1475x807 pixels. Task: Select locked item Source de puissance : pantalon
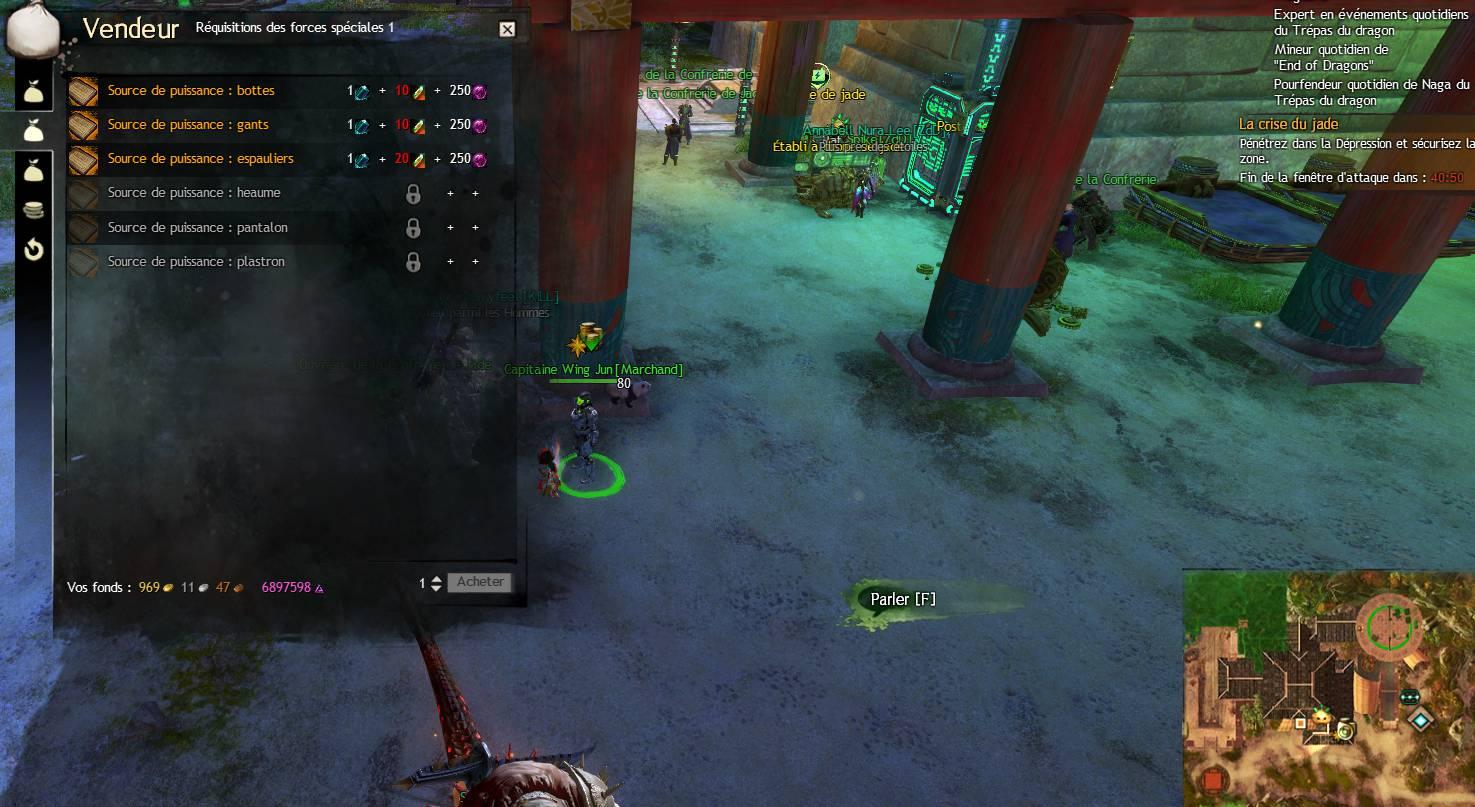click(197, 228)
